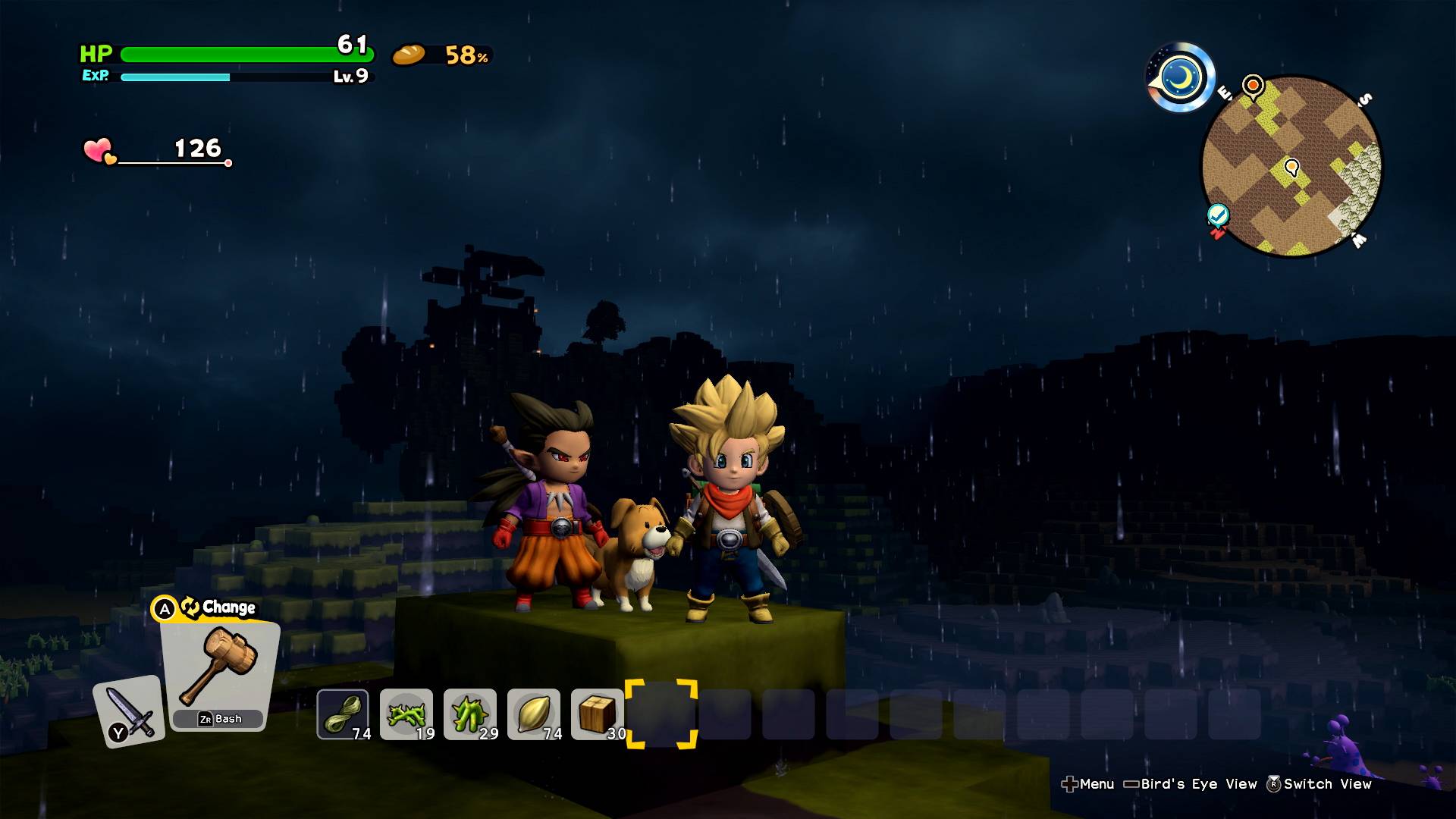Select the sword weapon icon

click(129, 711)
